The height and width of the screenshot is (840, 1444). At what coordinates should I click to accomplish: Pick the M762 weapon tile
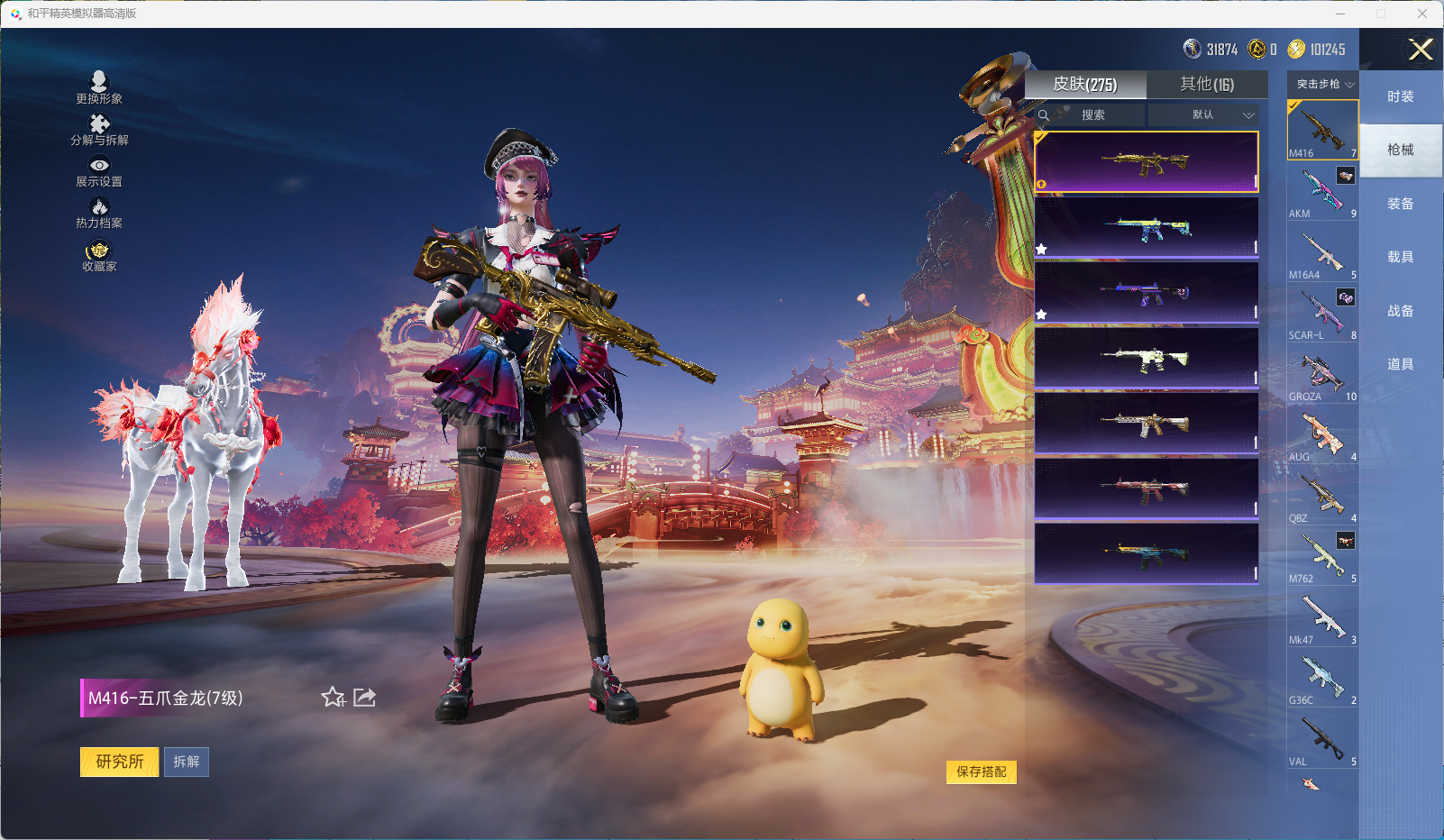(1322, 556)
